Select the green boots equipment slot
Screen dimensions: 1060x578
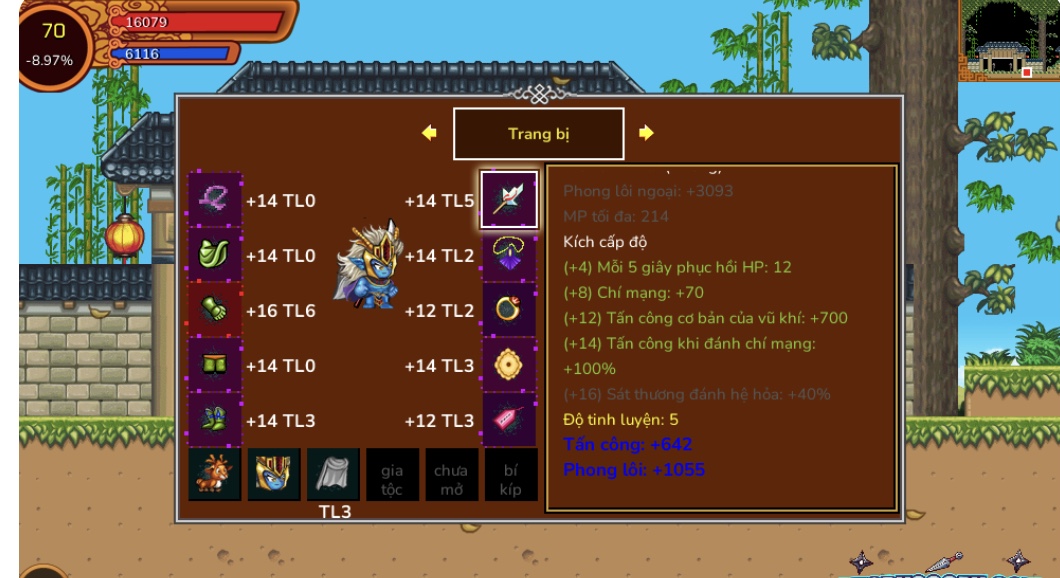[x=215, y=420]
